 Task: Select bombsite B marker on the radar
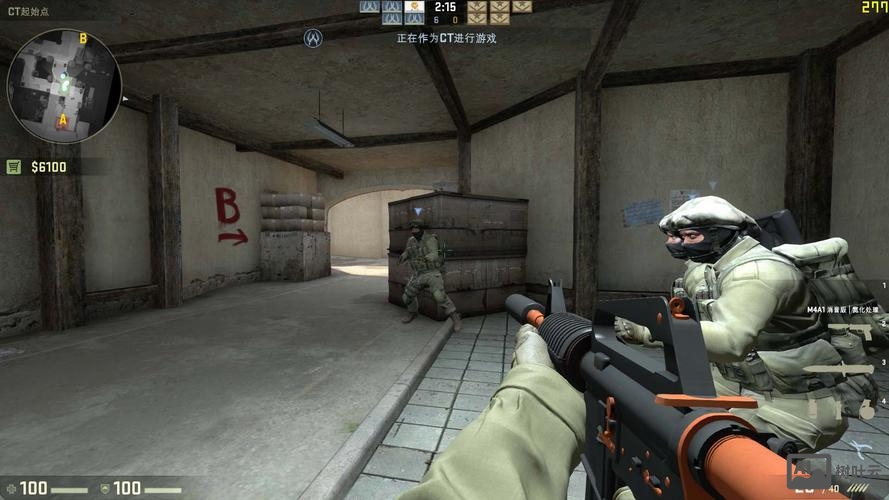tap(83, 39)
